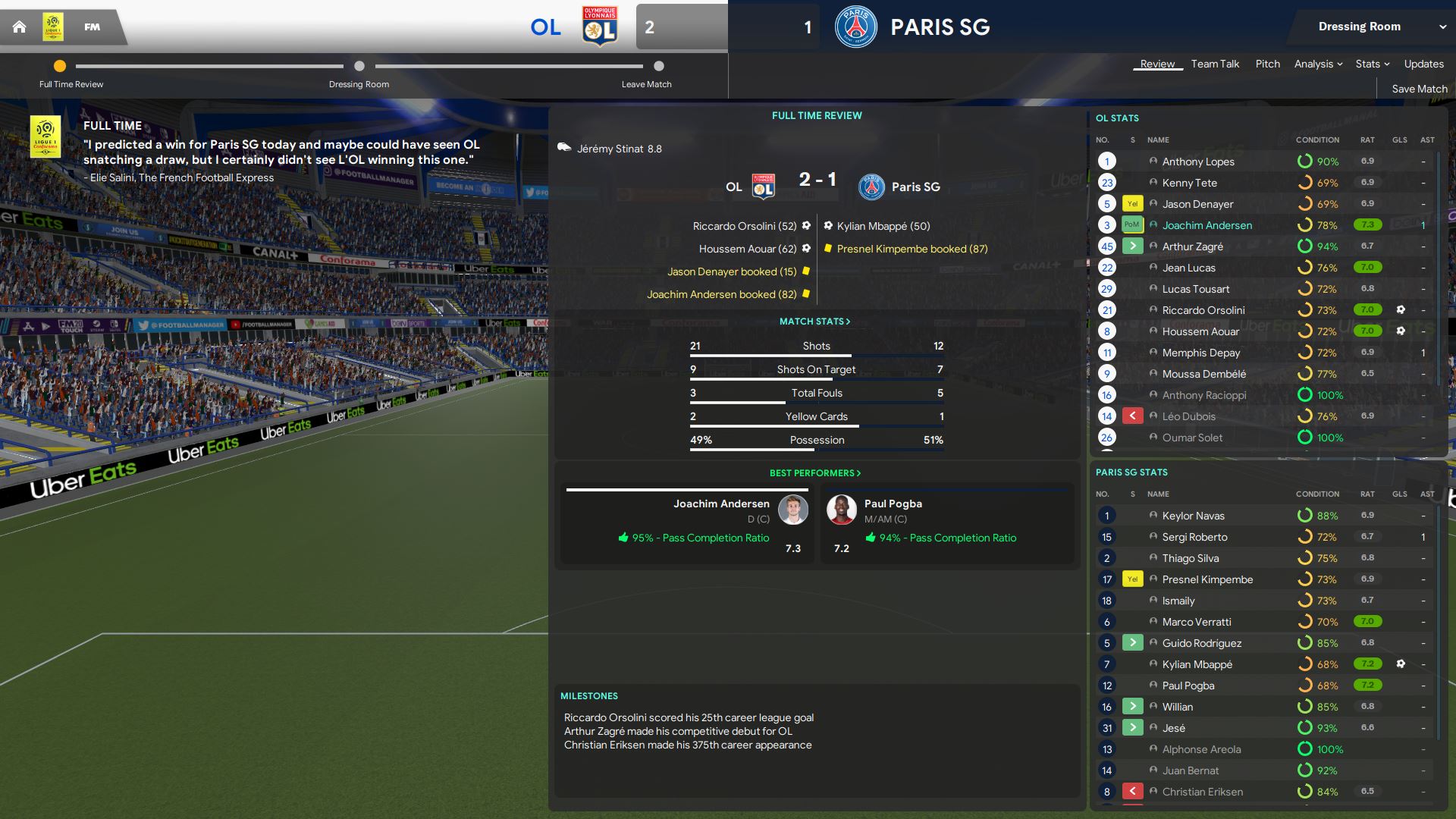Expand the Stats dropdown menu
1456x819 pixels.
(1372, 64)
